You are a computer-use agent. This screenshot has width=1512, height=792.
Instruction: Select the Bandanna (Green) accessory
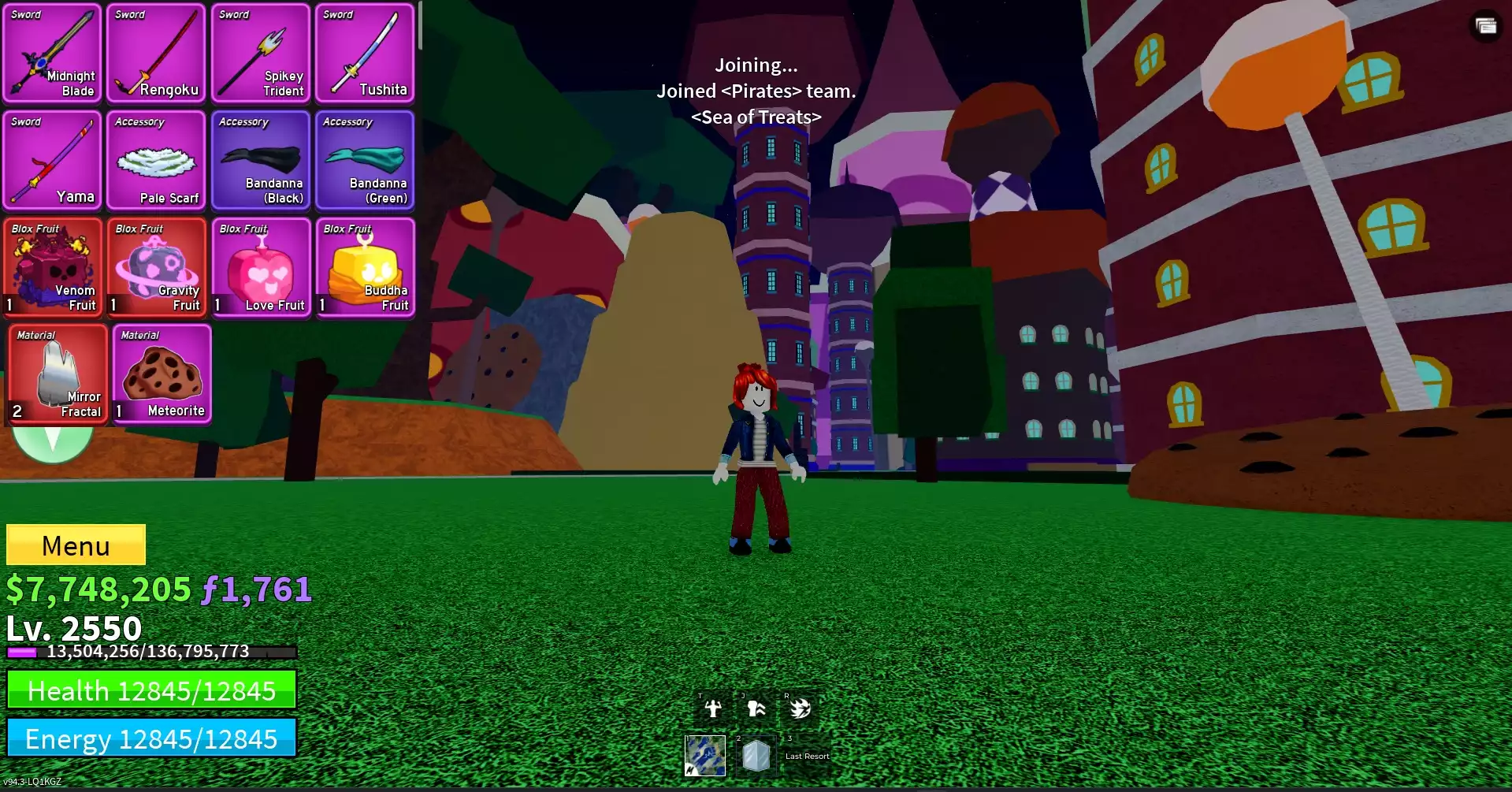364,161
